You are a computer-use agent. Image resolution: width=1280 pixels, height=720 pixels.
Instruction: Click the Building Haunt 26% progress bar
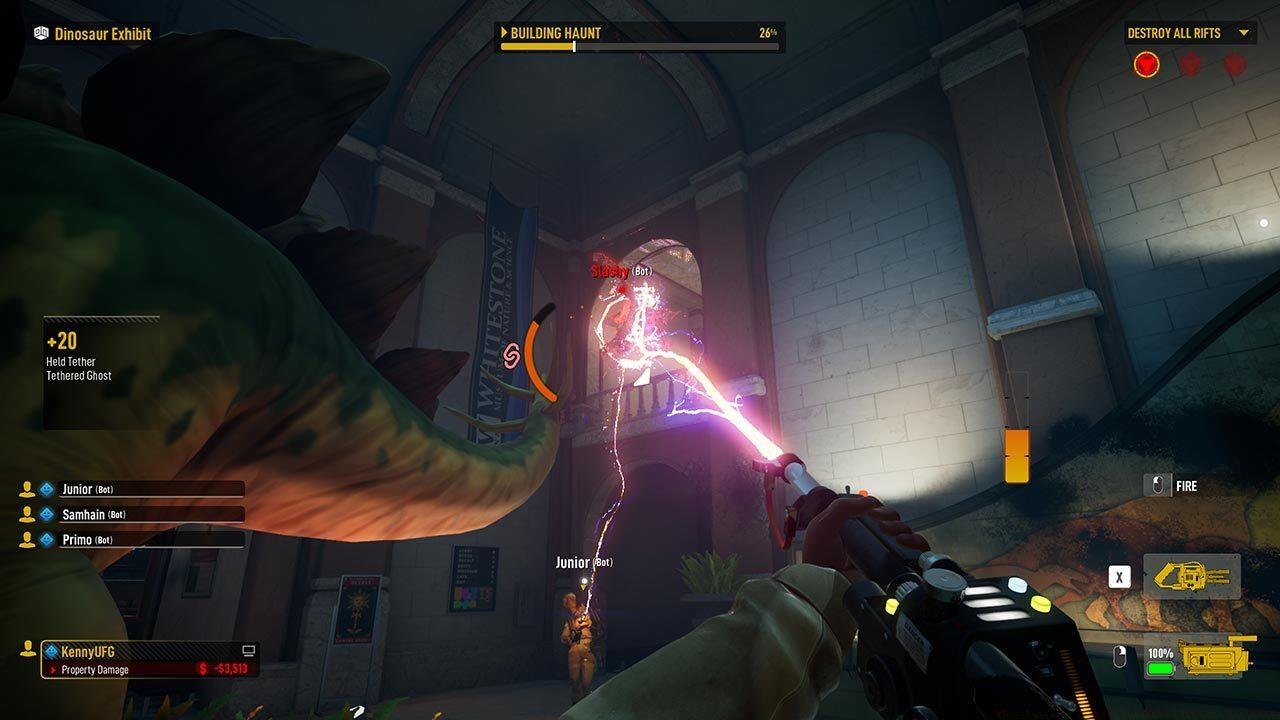click(640, 45)
